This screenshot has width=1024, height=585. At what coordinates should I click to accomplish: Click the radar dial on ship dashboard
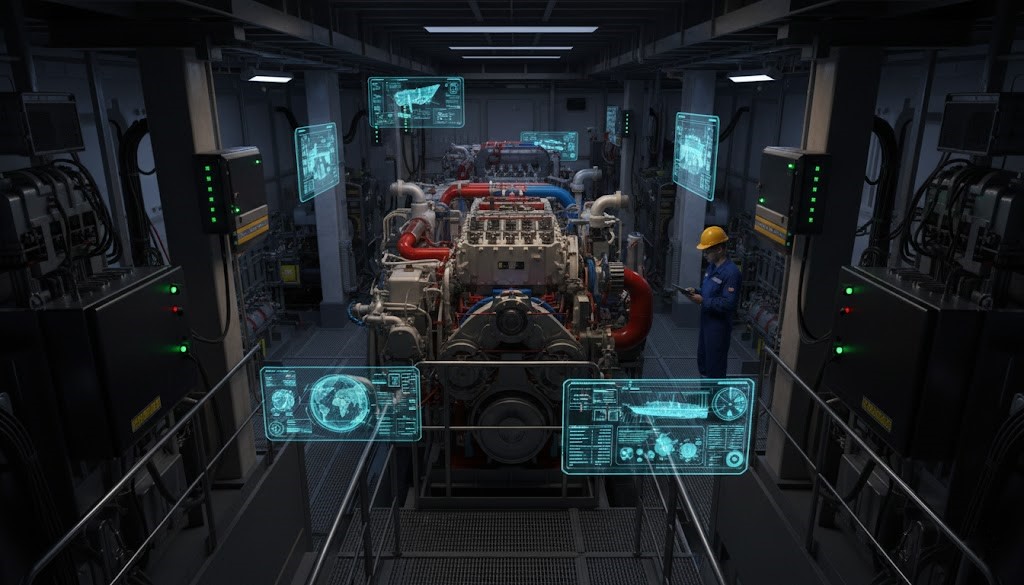point(729,403)
